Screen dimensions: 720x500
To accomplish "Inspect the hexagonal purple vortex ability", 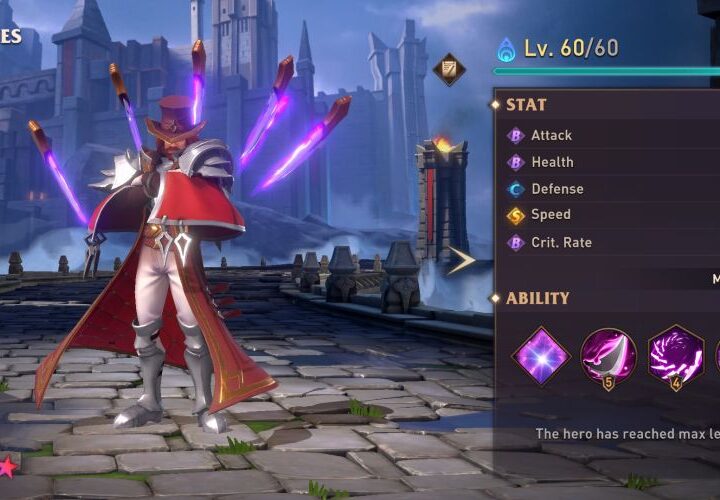I will click(x=675, y=355).
